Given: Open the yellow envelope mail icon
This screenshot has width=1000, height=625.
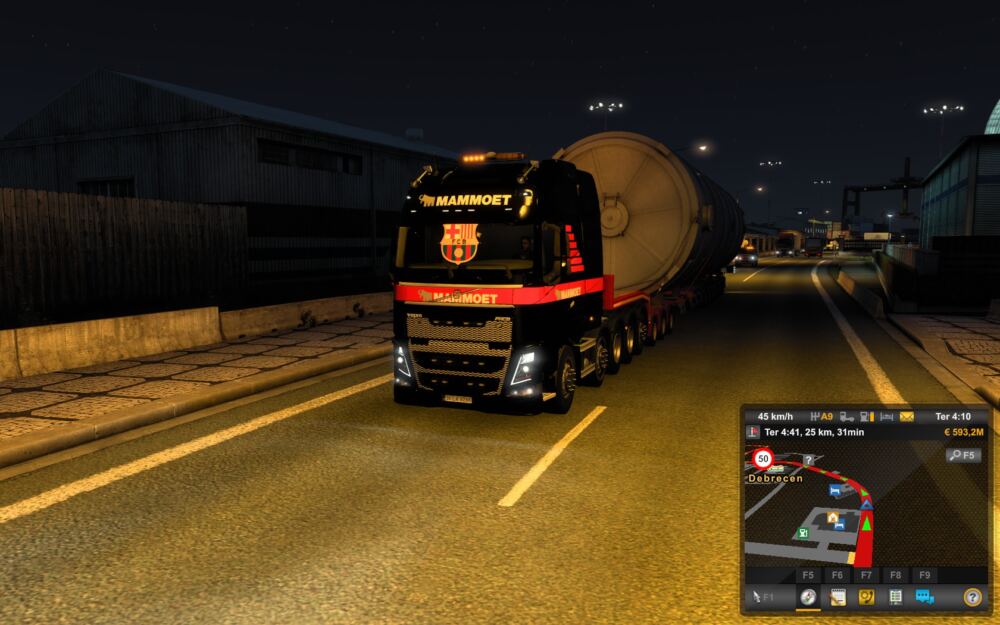Looking at the screenshot, I should click(906, 416).
